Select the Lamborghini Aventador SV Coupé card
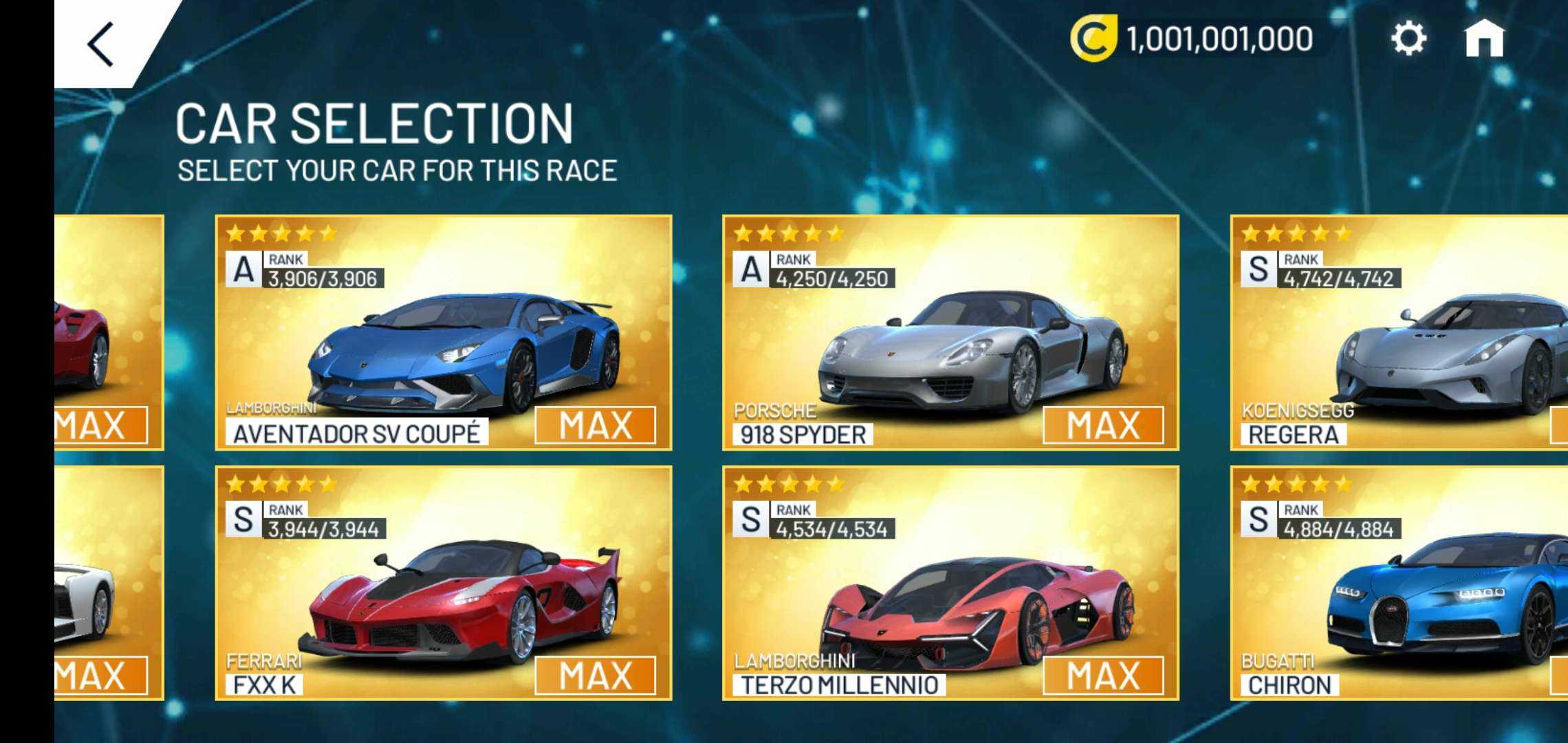 pos(444,333)
